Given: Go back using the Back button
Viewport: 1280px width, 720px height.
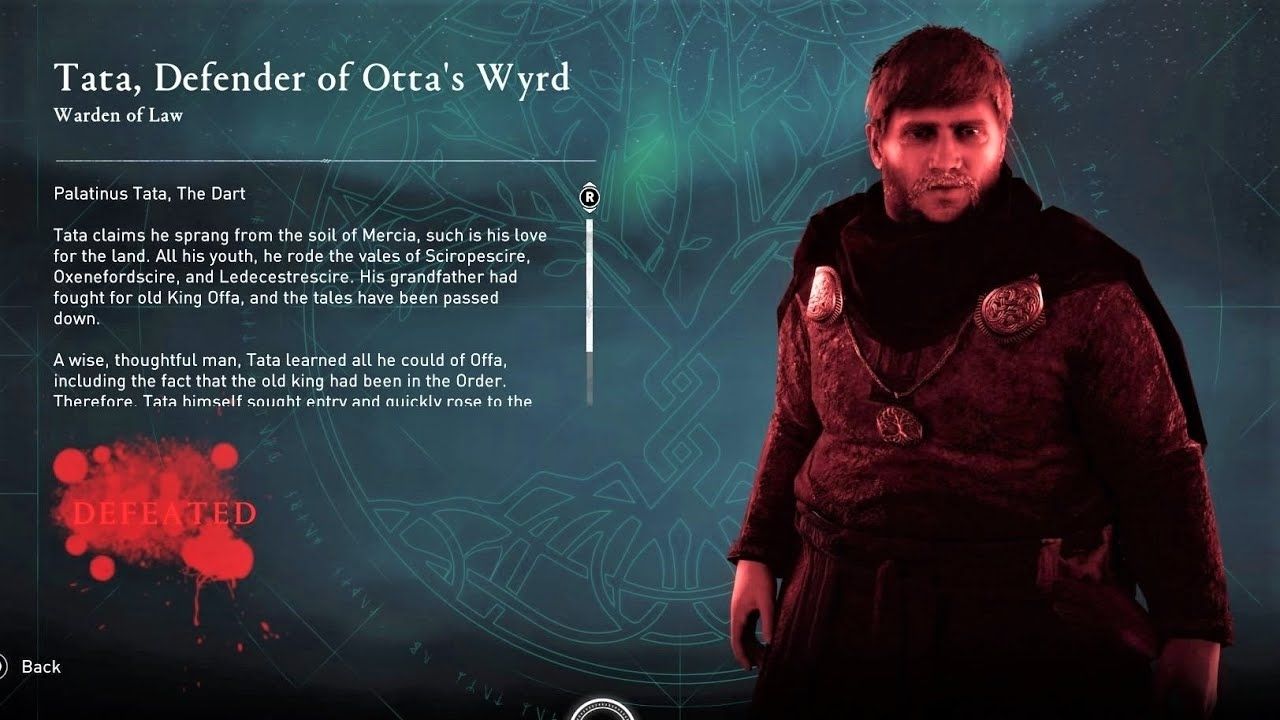Looking at the screenshot, I should 38,667.
